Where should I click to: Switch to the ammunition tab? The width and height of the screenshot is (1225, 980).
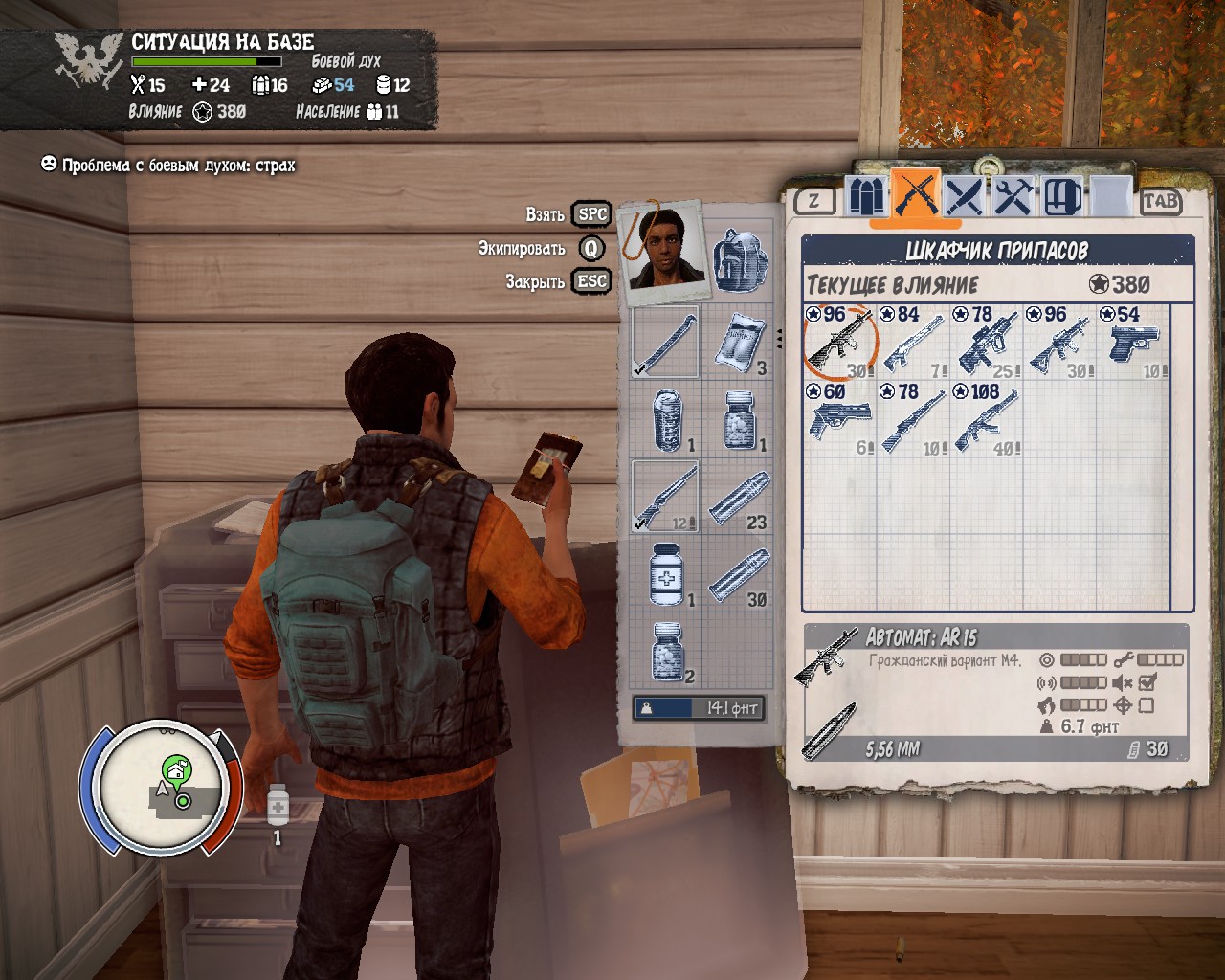click(x=866, y=197)
